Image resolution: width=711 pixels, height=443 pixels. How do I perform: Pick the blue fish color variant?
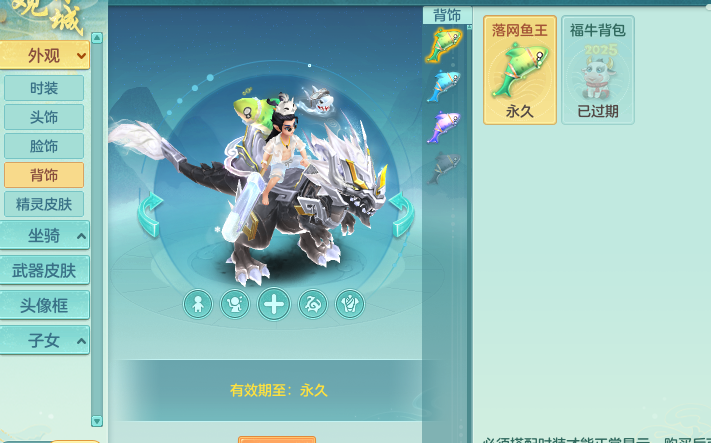click(x=445, y=86)
